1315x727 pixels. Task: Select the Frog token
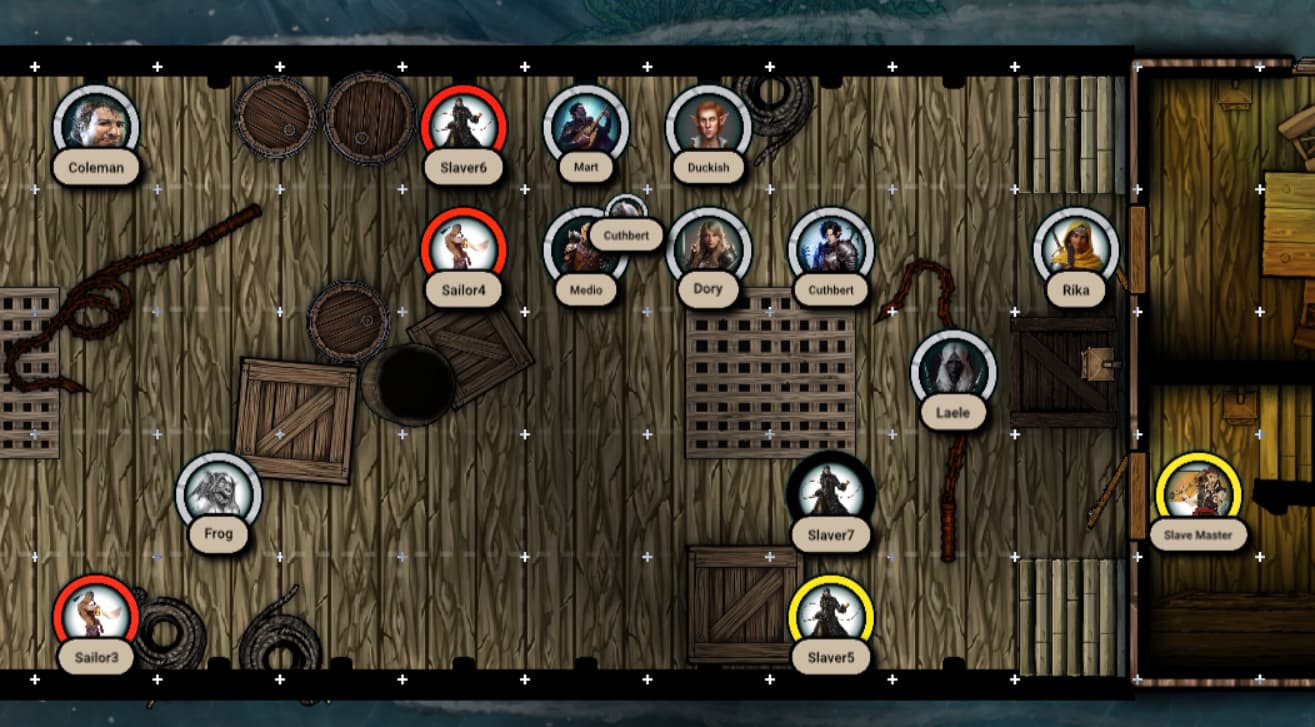[218, 495]
